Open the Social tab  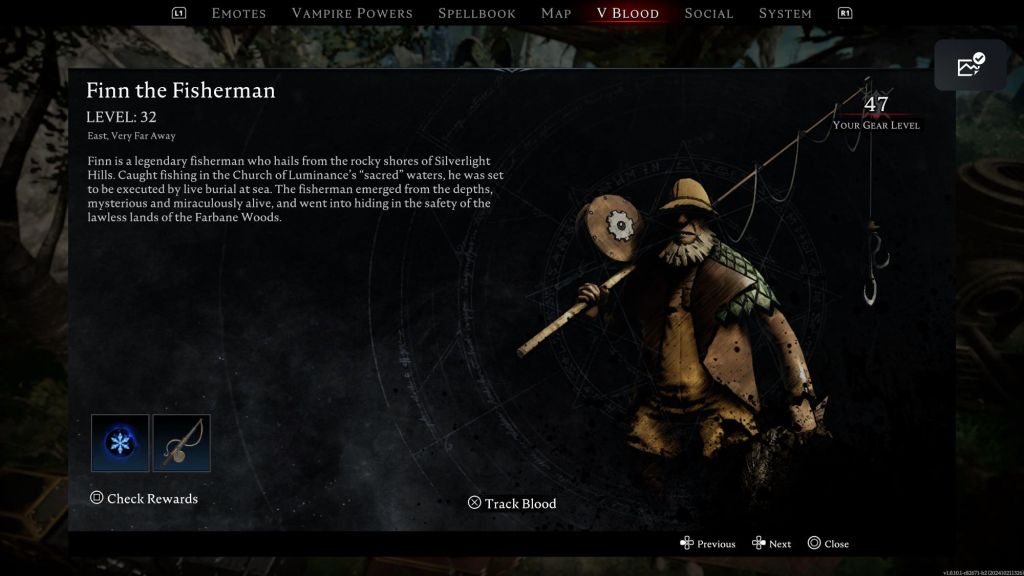[x=709, y=13]
